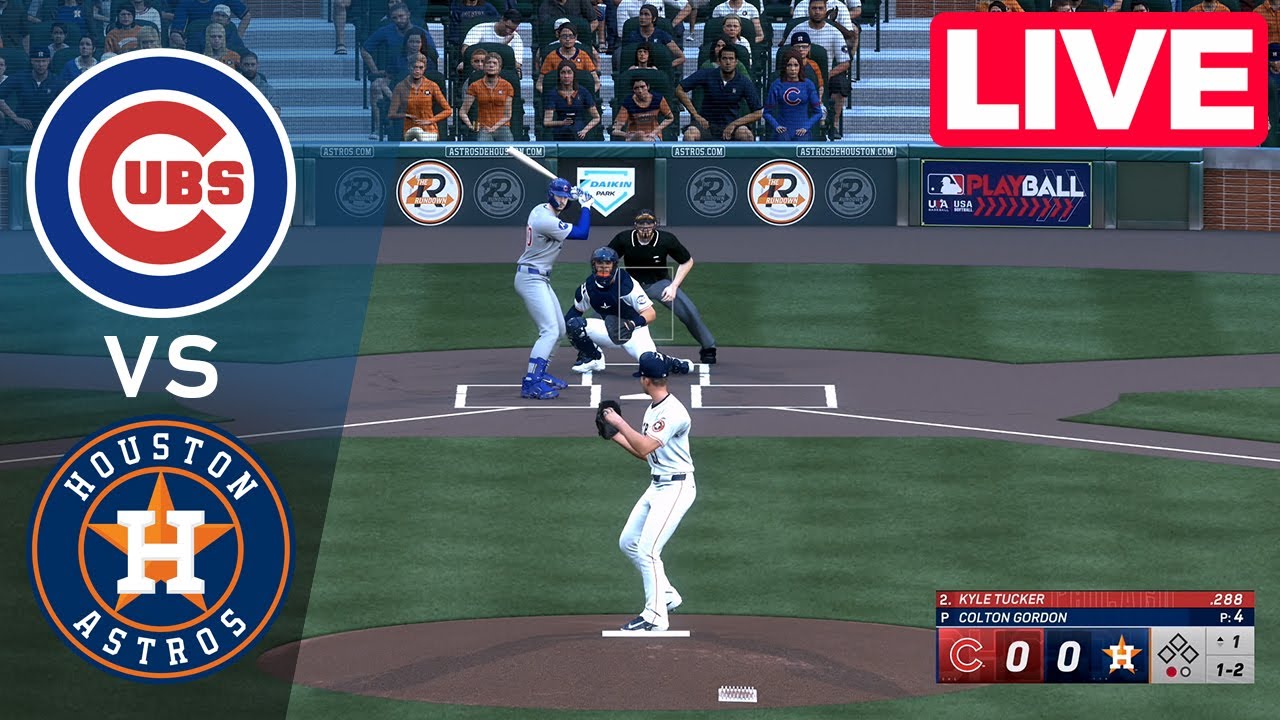Toggle the red ball indicator on the scoreboard

(1172, 672)
